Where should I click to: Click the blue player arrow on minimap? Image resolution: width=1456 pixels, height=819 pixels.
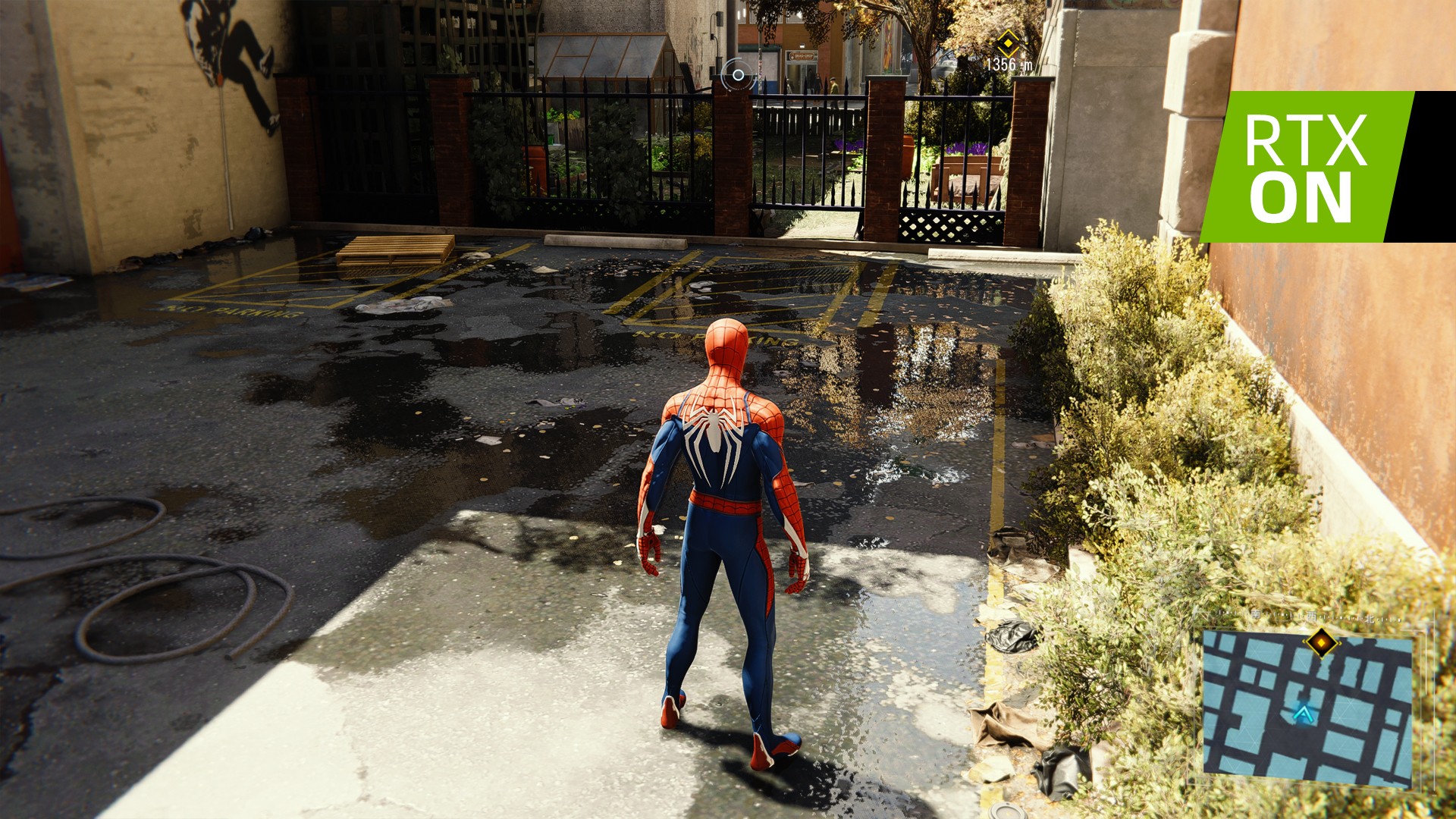pyautogui.click(x=1303, y=713)
